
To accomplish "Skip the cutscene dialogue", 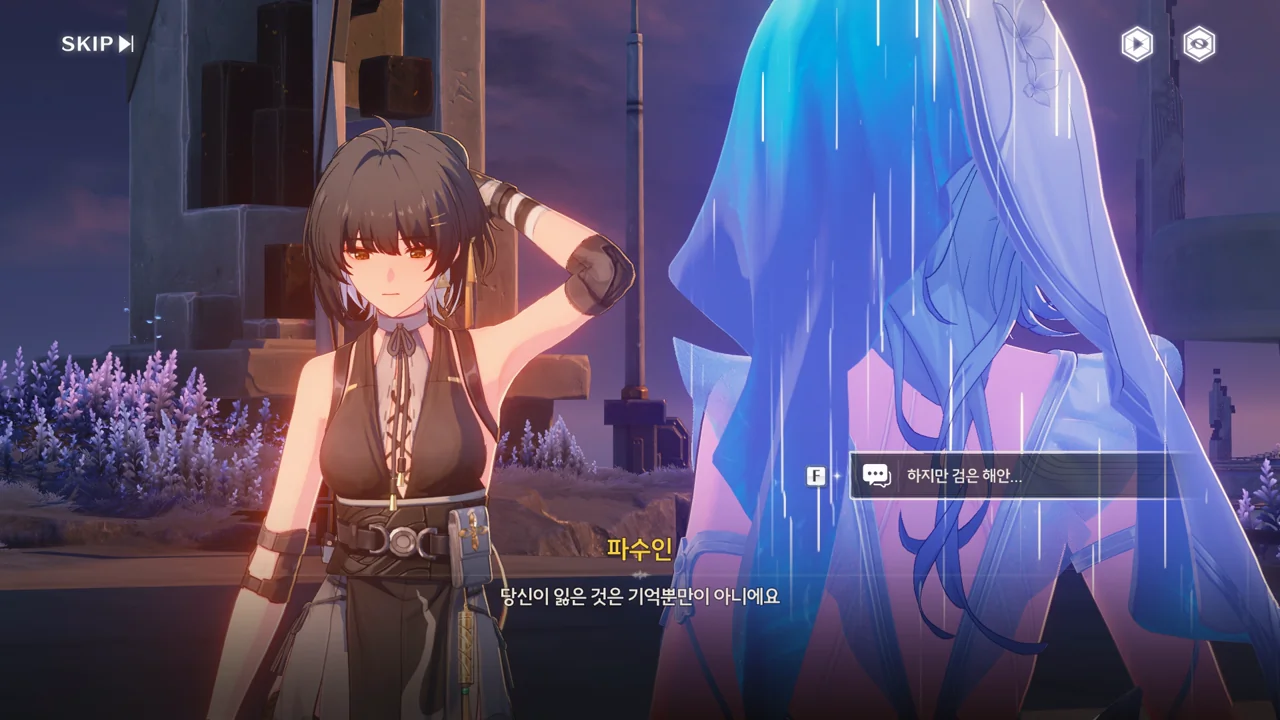I will (97, 44).
